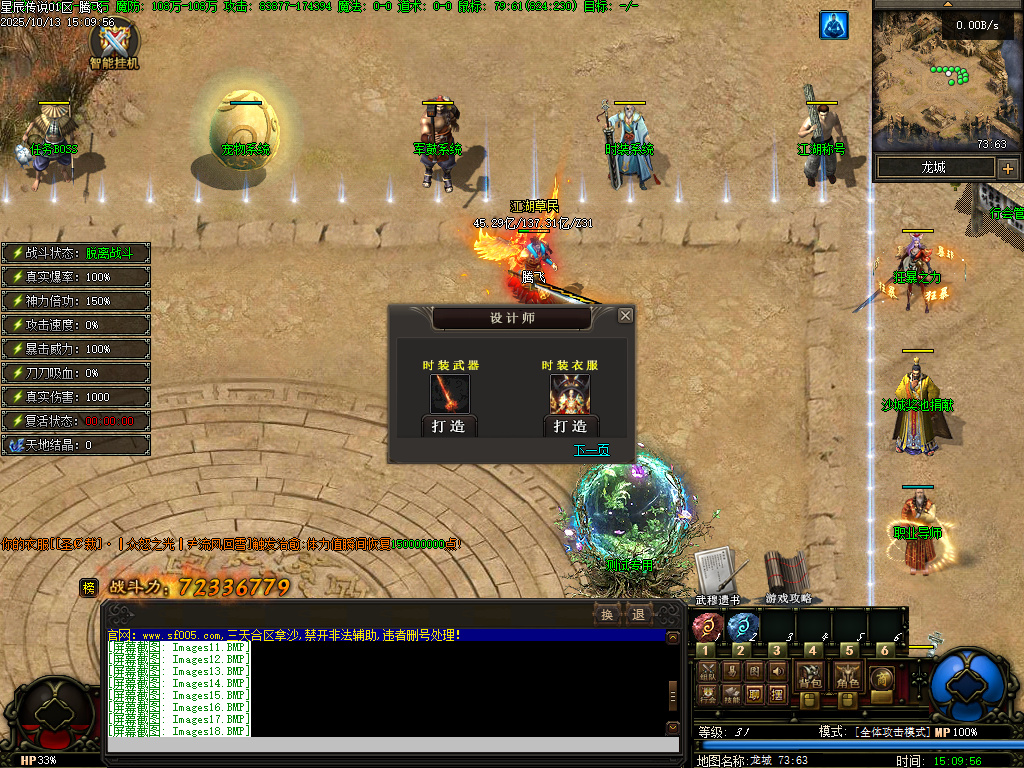Image resolution: width=1024 pixels, height=768 pixels.
Task: Click 打造 under 时装衣服
Action: tap(570, 426)
